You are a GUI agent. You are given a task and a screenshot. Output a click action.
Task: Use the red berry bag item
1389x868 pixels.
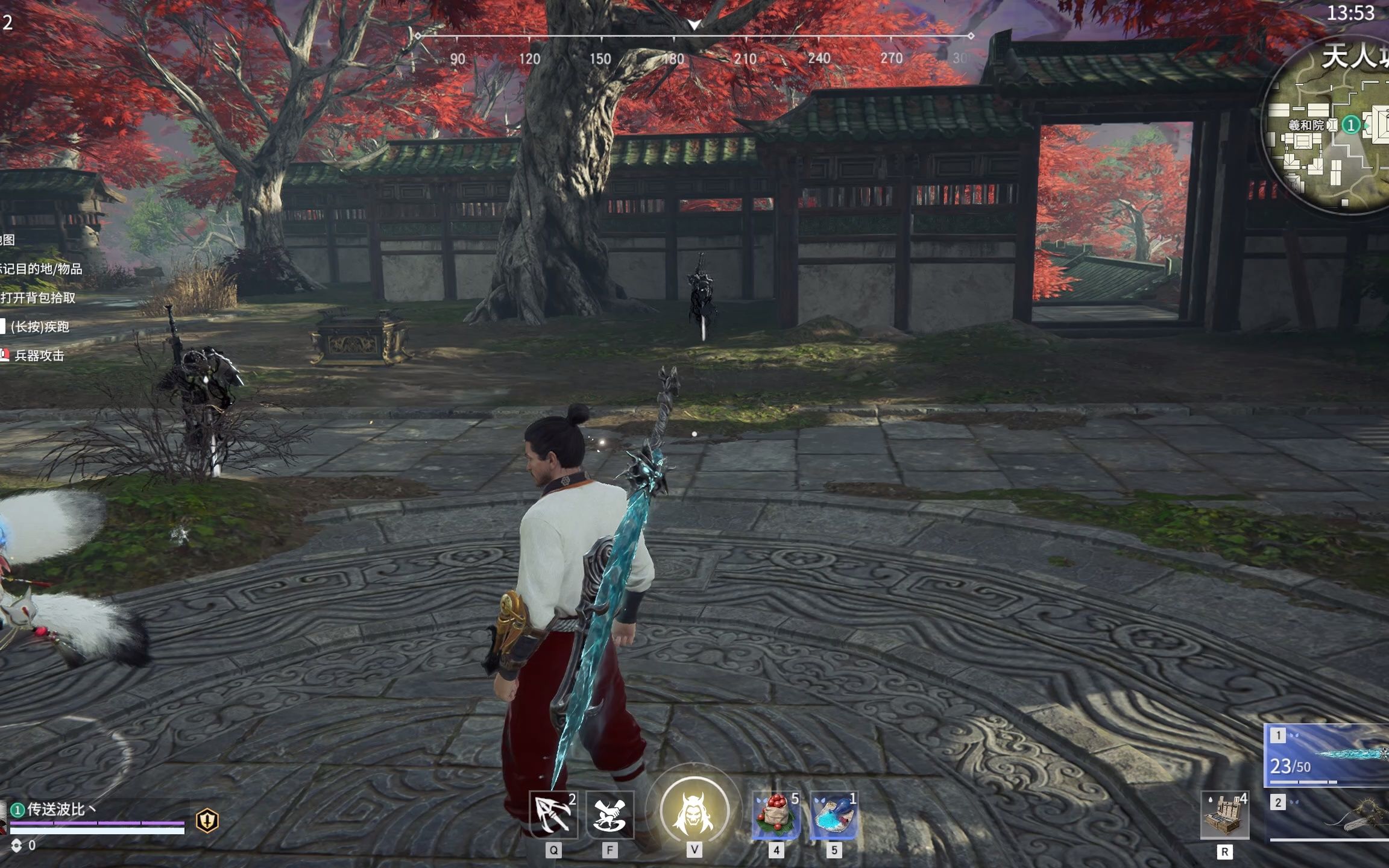coord(776,815)
